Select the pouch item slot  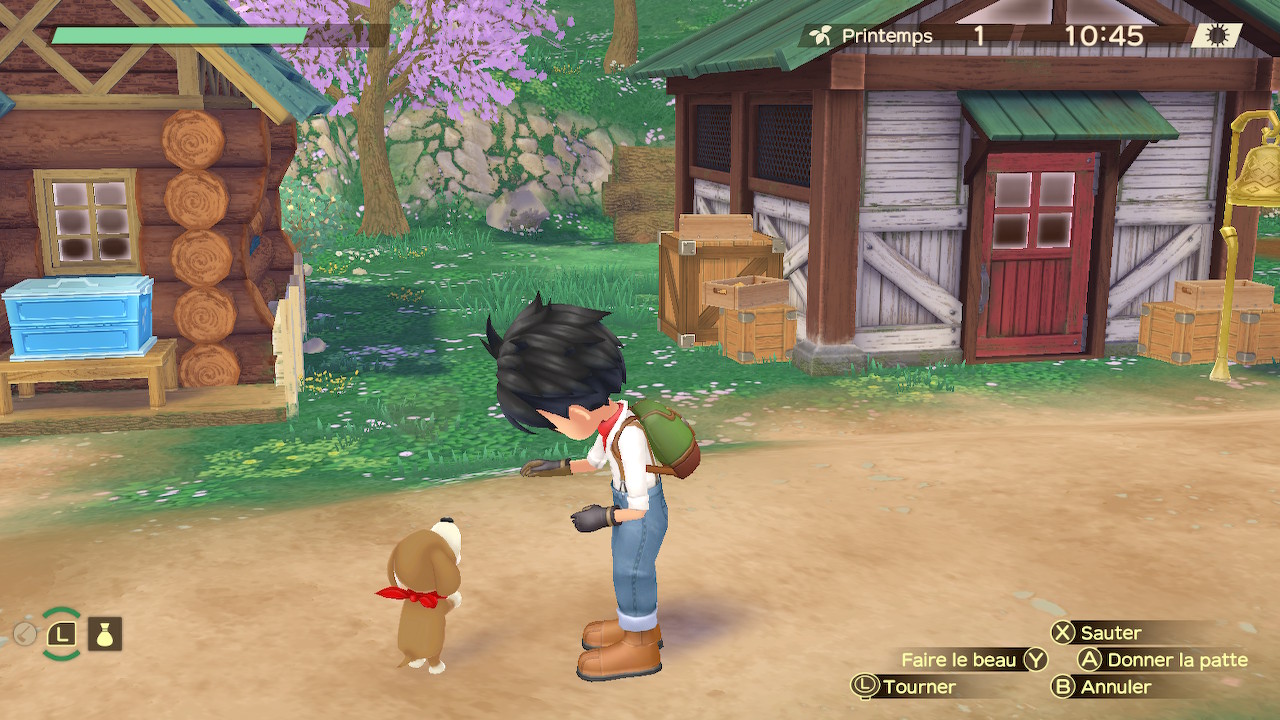tap(104, 633)
